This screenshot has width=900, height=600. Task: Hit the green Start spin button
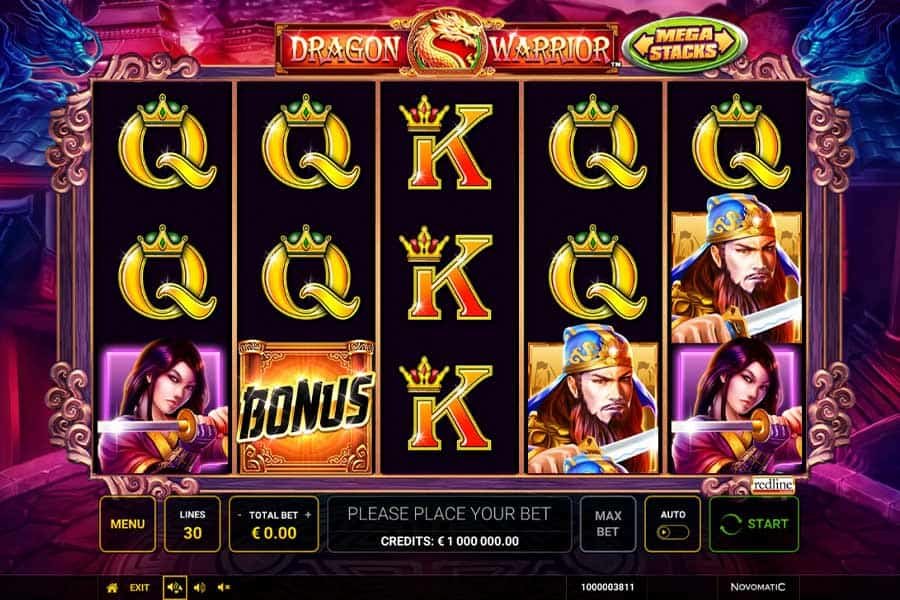(x=755, y=524)
